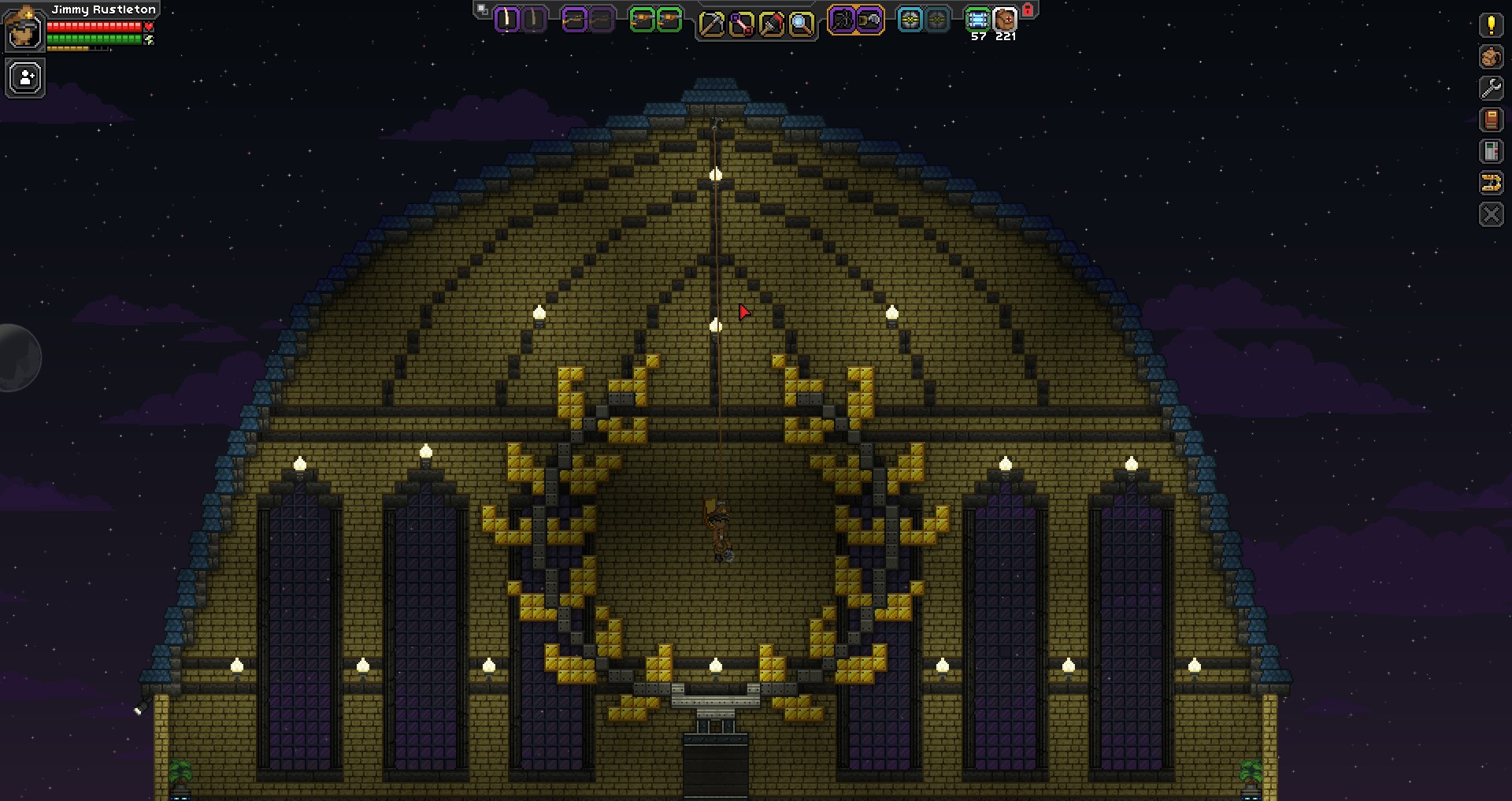Select the medical bag stack of 221
This screenshot has height=801, width=1512.
click(x=1005, y=20)
